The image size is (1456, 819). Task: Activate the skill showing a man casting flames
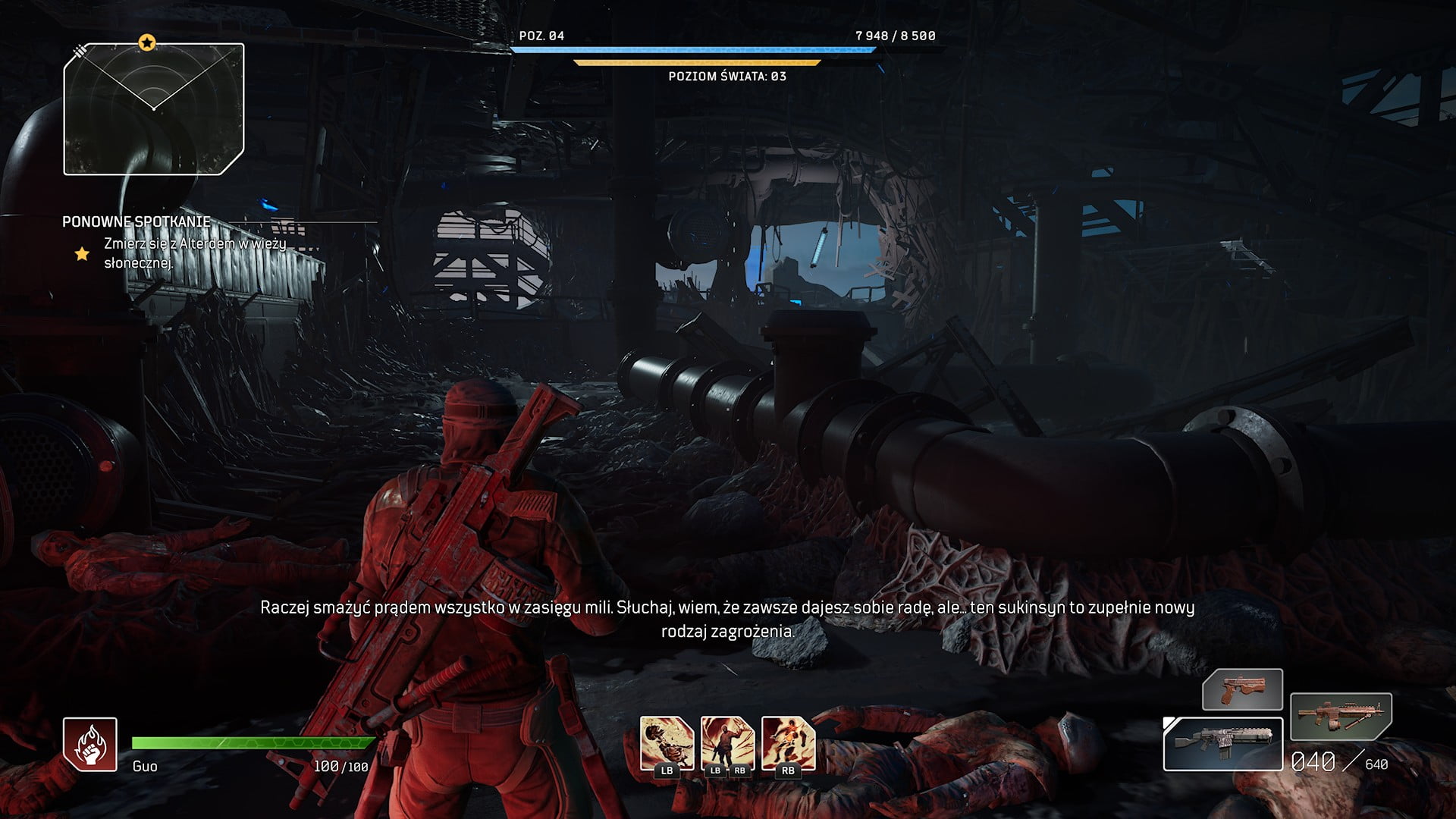click(727, 743)
